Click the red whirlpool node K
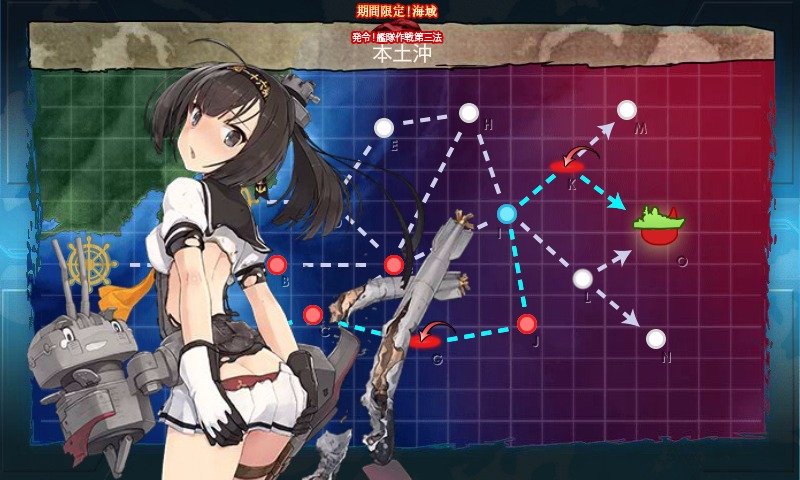Image resolution: width=800 pixels, height=480 pixels. click(566, 163)
